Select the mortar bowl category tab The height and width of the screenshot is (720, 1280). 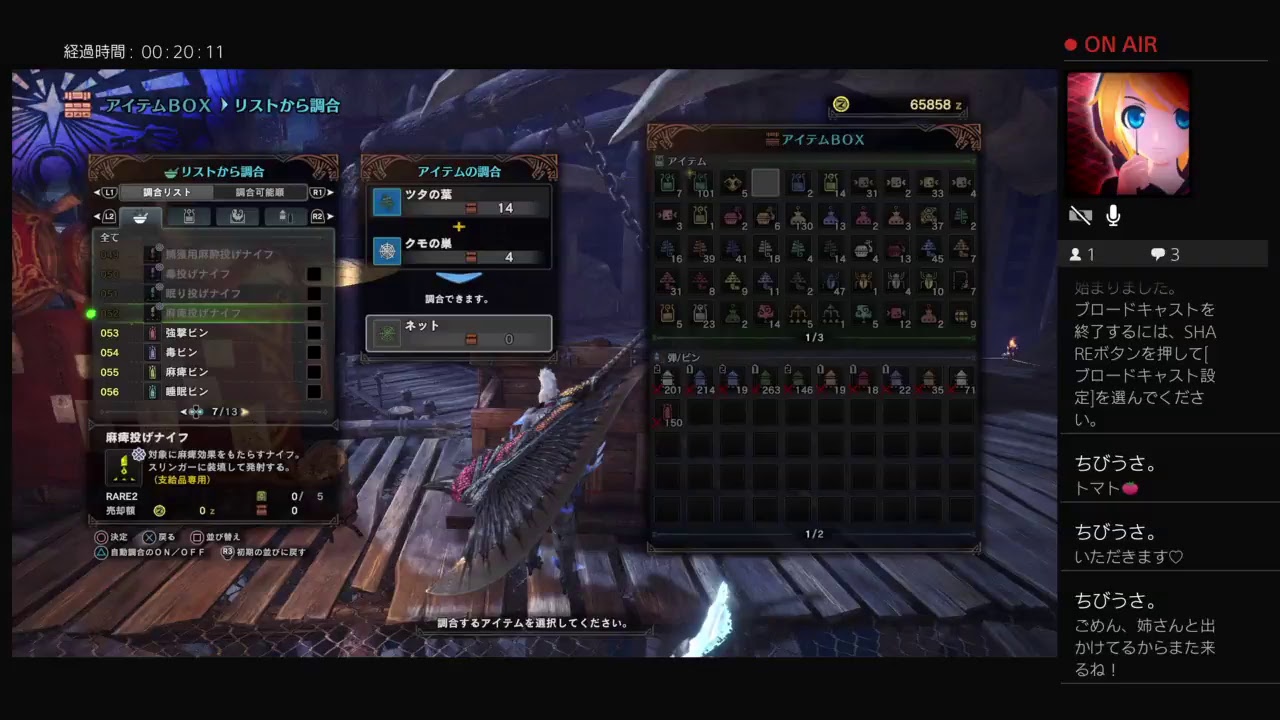140,216
